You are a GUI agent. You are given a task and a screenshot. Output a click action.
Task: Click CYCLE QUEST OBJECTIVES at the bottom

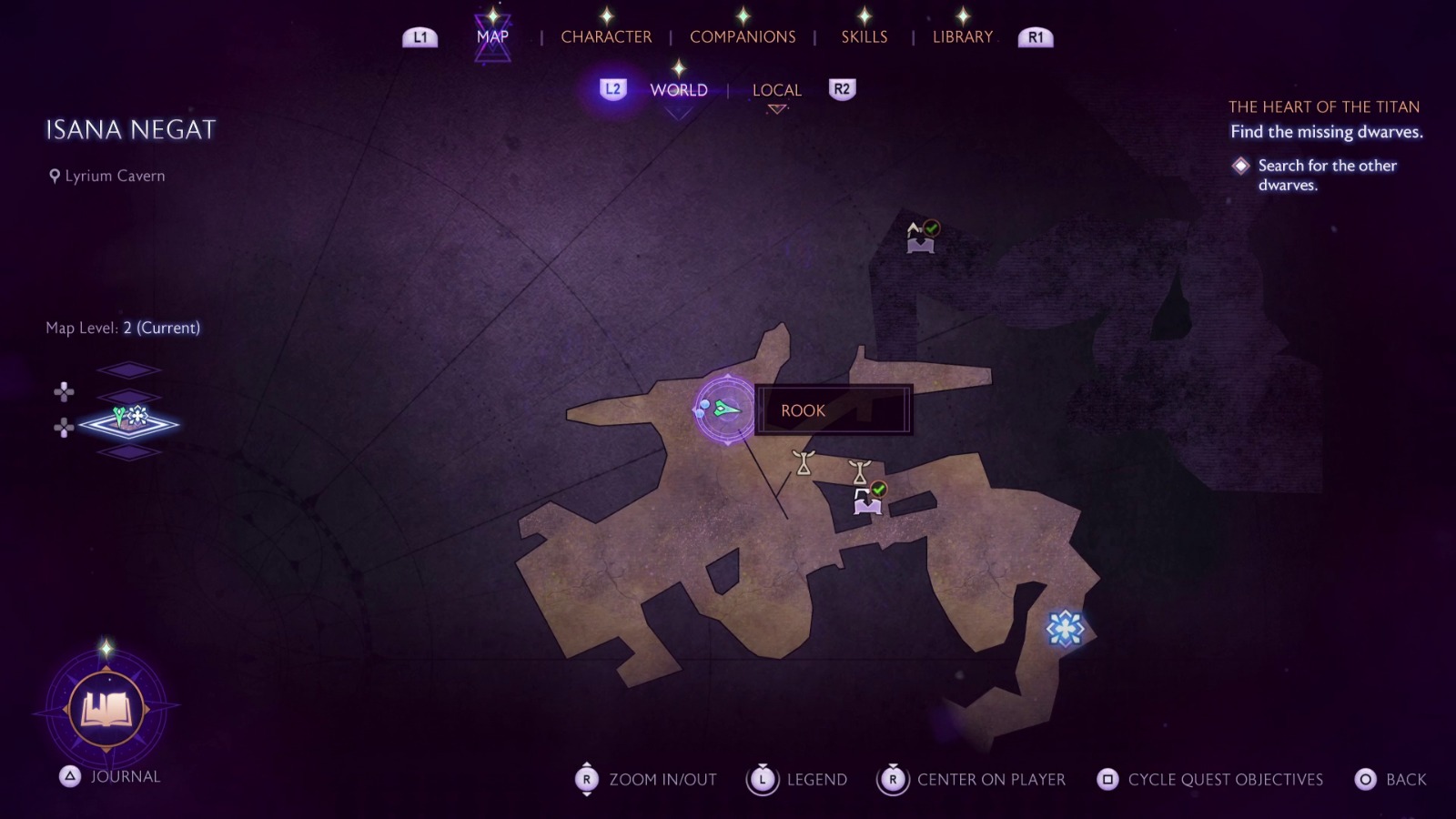tap(1224, 780)
